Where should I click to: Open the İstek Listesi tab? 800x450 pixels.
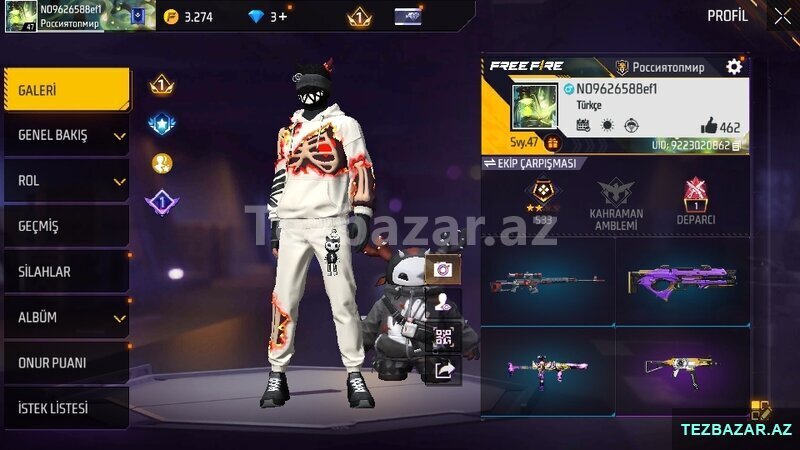(x=66, y=409)
